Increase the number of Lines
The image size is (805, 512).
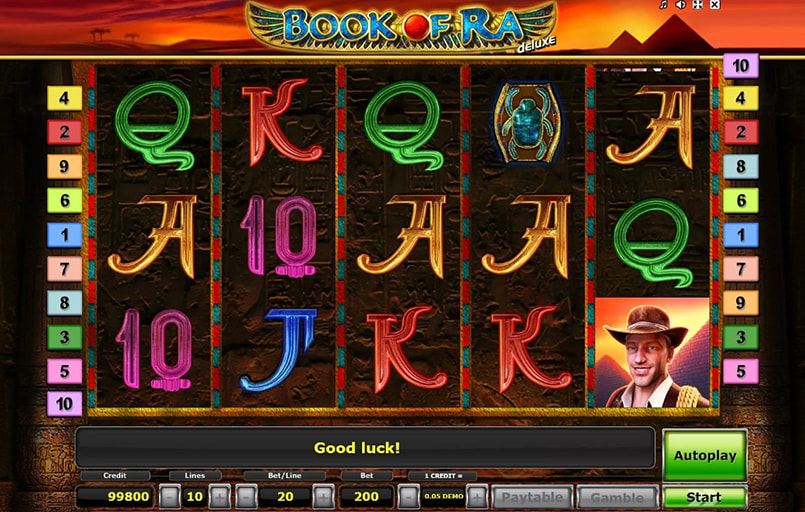pyautogui.click(x=219, y=496)
